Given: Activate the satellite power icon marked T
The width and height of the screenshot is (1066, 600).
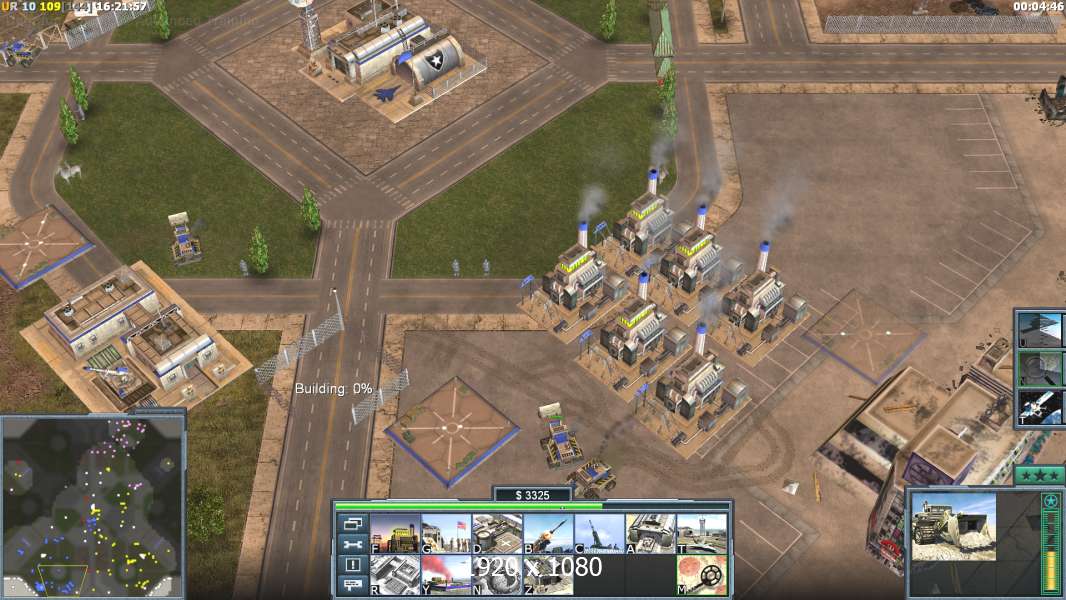Looking at the screenshot, I should [1041, 408].
